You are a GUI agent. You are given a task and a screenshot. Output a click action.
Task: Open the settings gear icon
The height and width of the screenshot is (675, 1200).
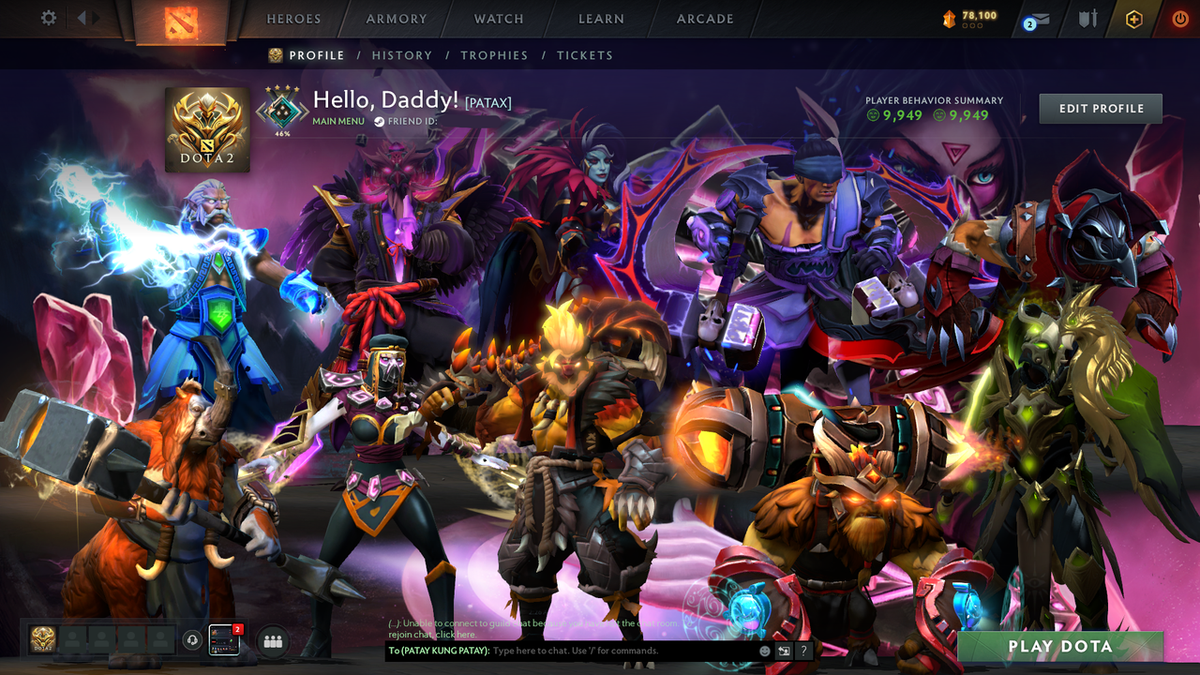click(x=49, y=18)
